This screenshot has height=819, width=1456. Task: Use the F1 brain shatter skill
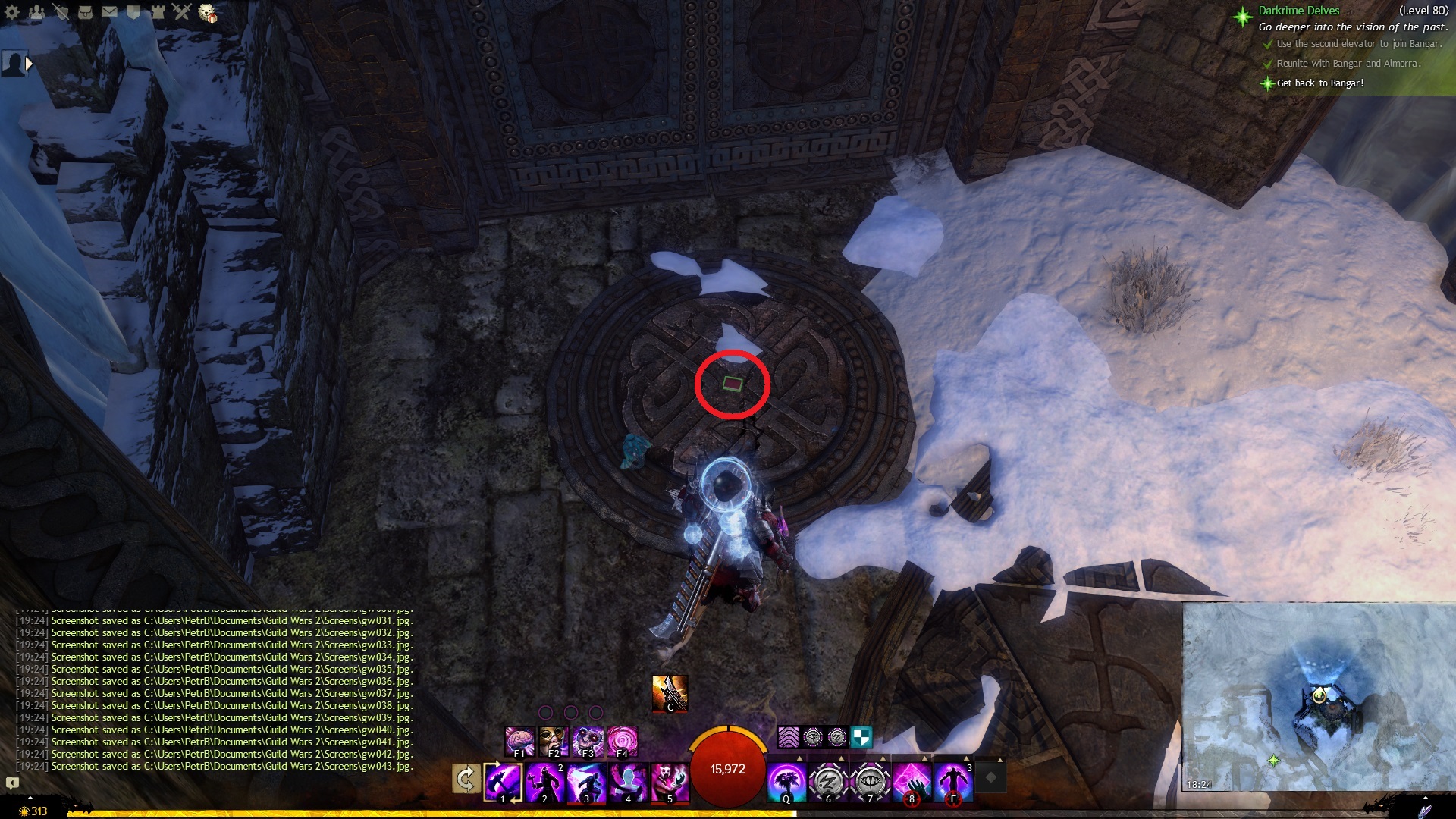[x=520, y=741]
